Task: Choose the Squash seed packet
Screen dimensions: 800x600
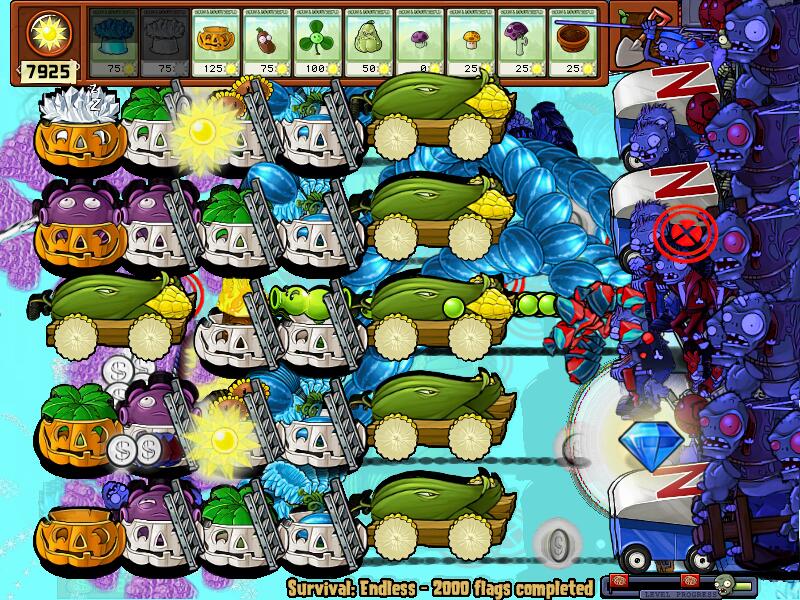Action: pos(368,41)
